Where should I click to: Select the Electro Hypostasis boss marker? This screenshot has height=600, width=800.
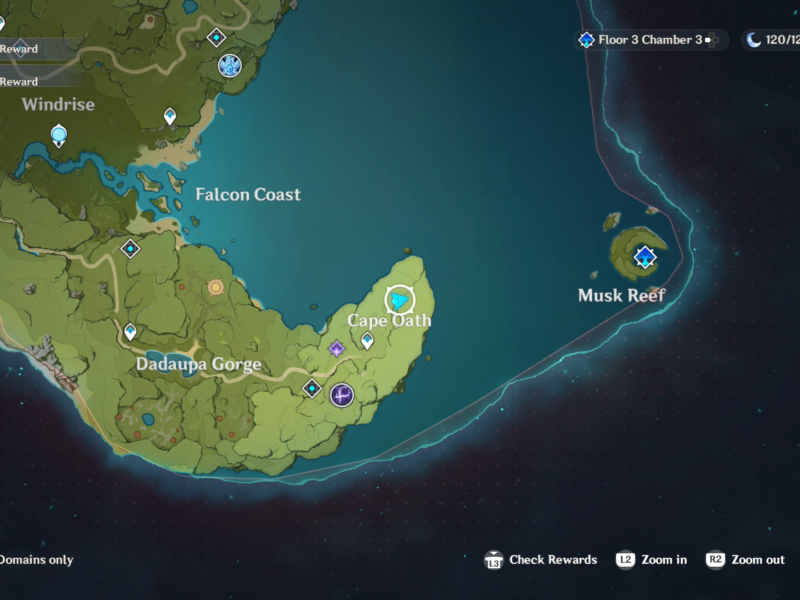click(x=342, y=395)
